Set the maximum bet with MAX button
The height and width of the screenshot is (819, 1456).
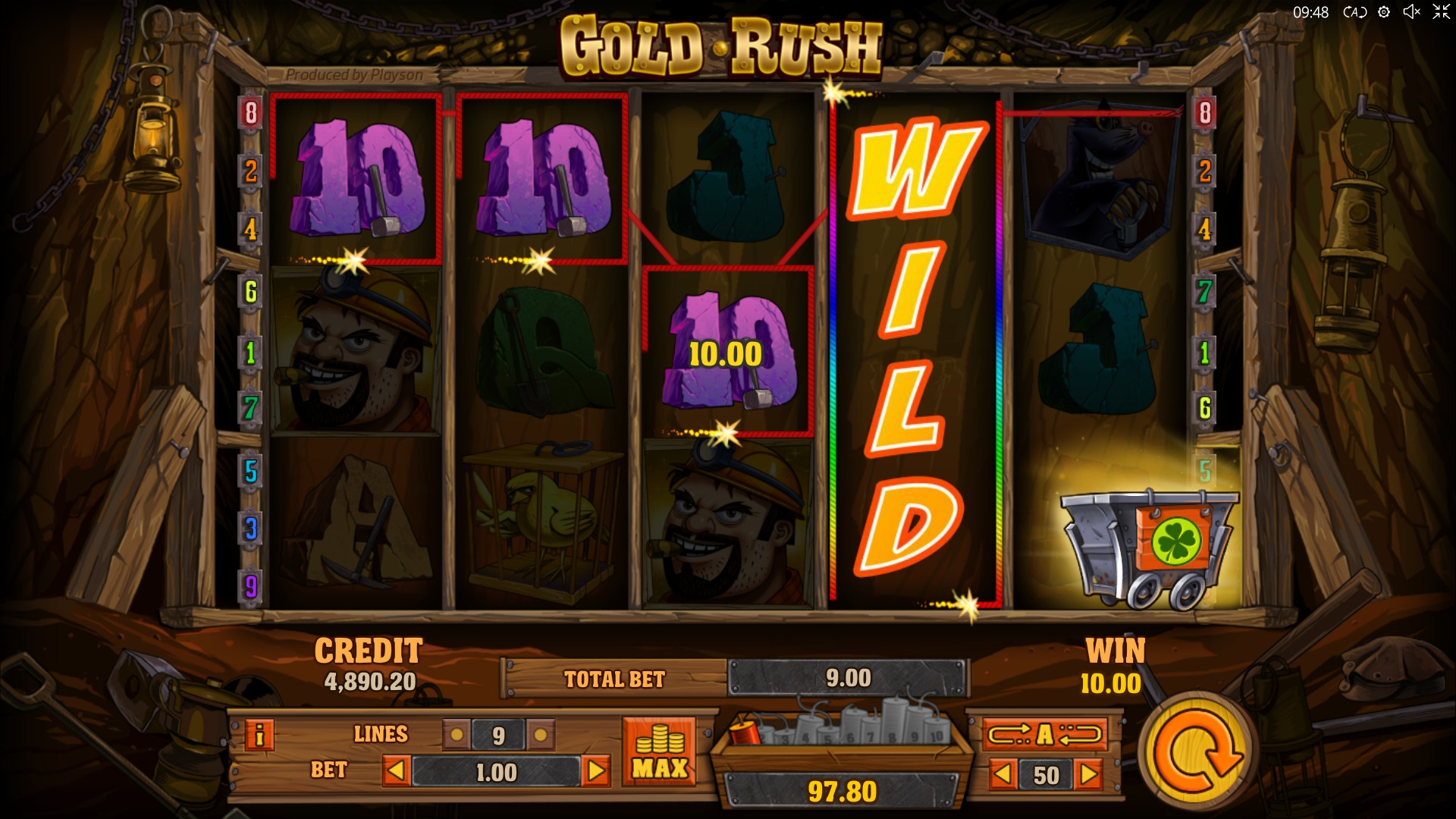tap(659, 752)
